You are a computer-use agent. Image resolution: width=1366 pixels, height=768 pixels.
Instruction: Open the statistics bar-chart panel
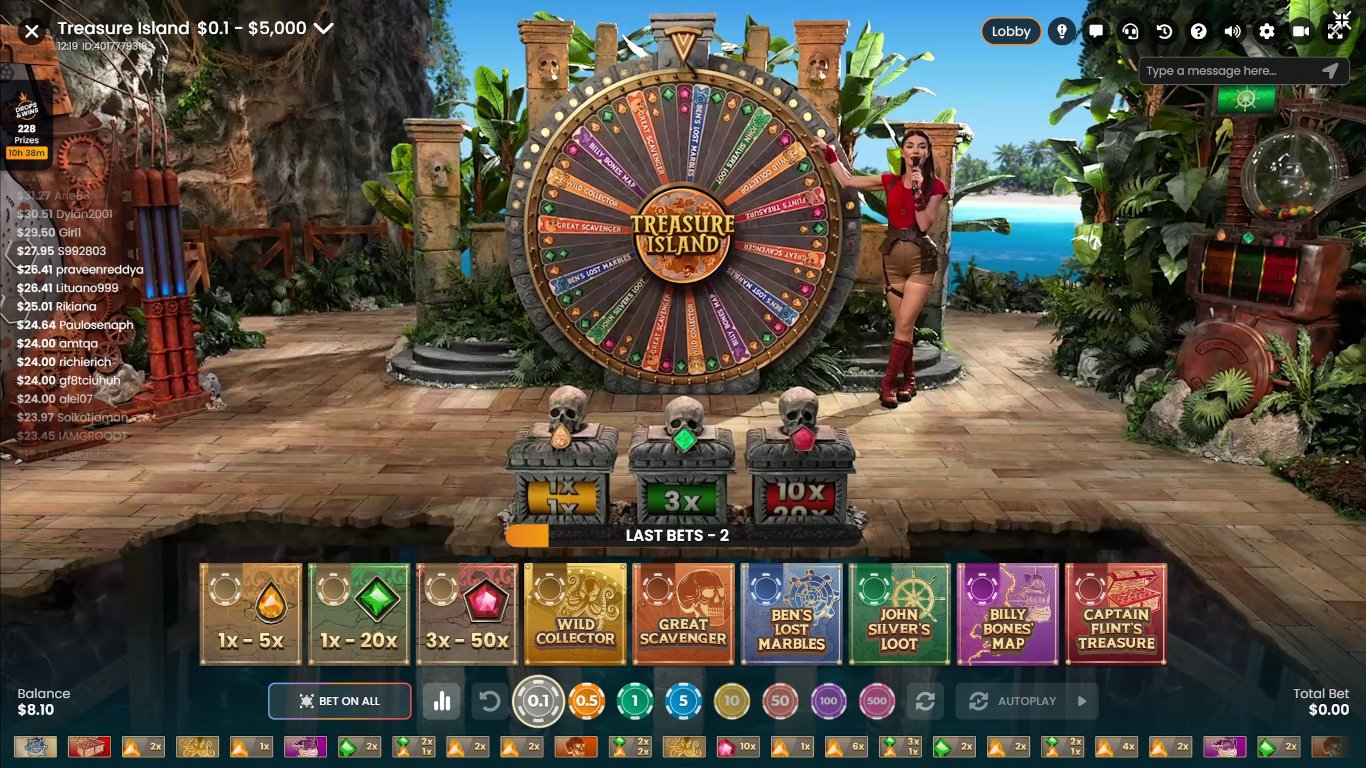[x=443, y=701]
